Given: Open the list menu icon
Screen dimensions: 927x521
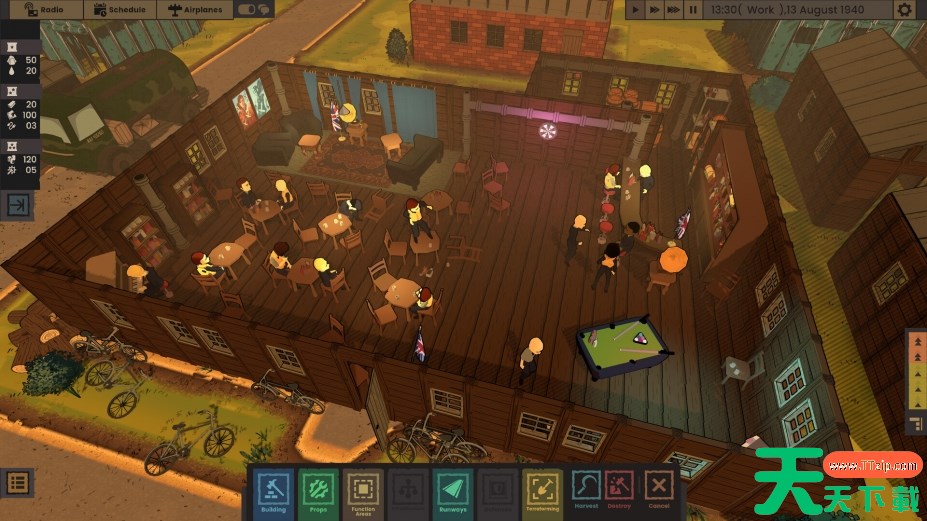Looking at the screenshot, I should (17, 482).
